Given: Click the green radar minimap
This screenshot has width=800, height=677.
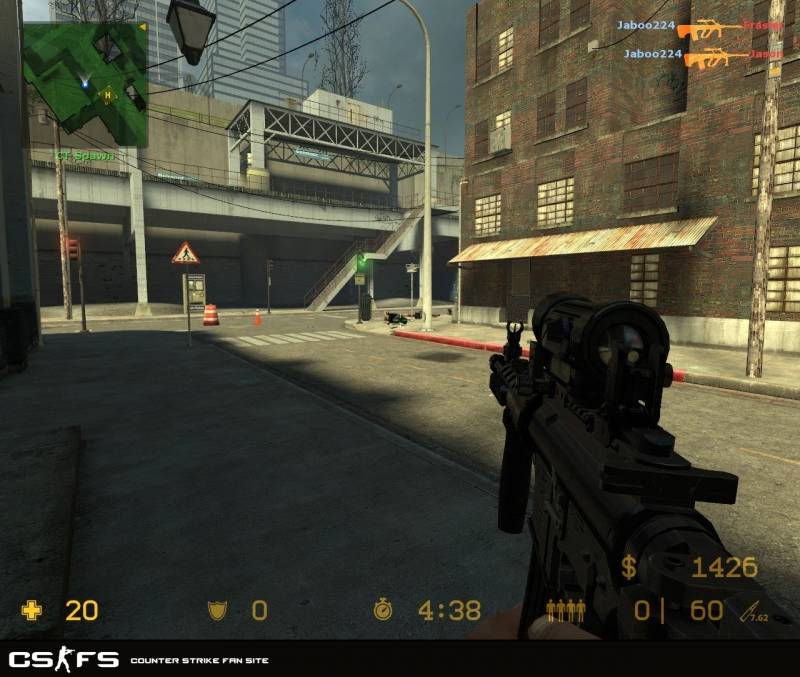Looking at the screenshot, I should [x=85, y=78].
